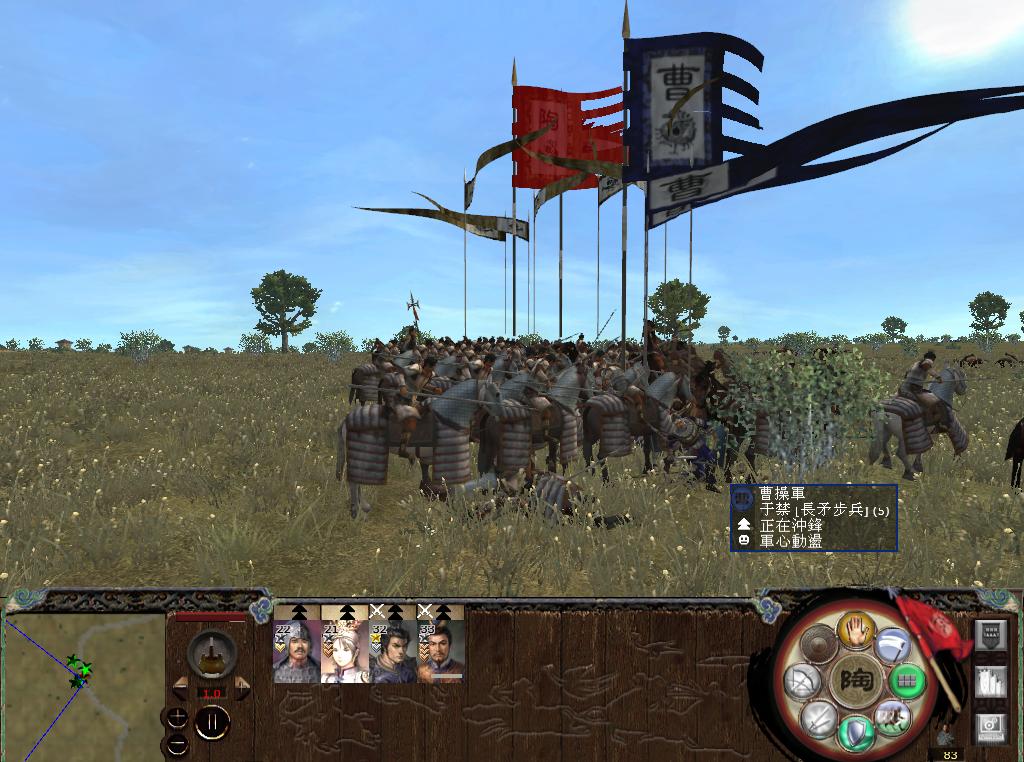Select the helmeted general unit card numbered 22
This screenshot has height=762, width=1024.
point(296,650)
